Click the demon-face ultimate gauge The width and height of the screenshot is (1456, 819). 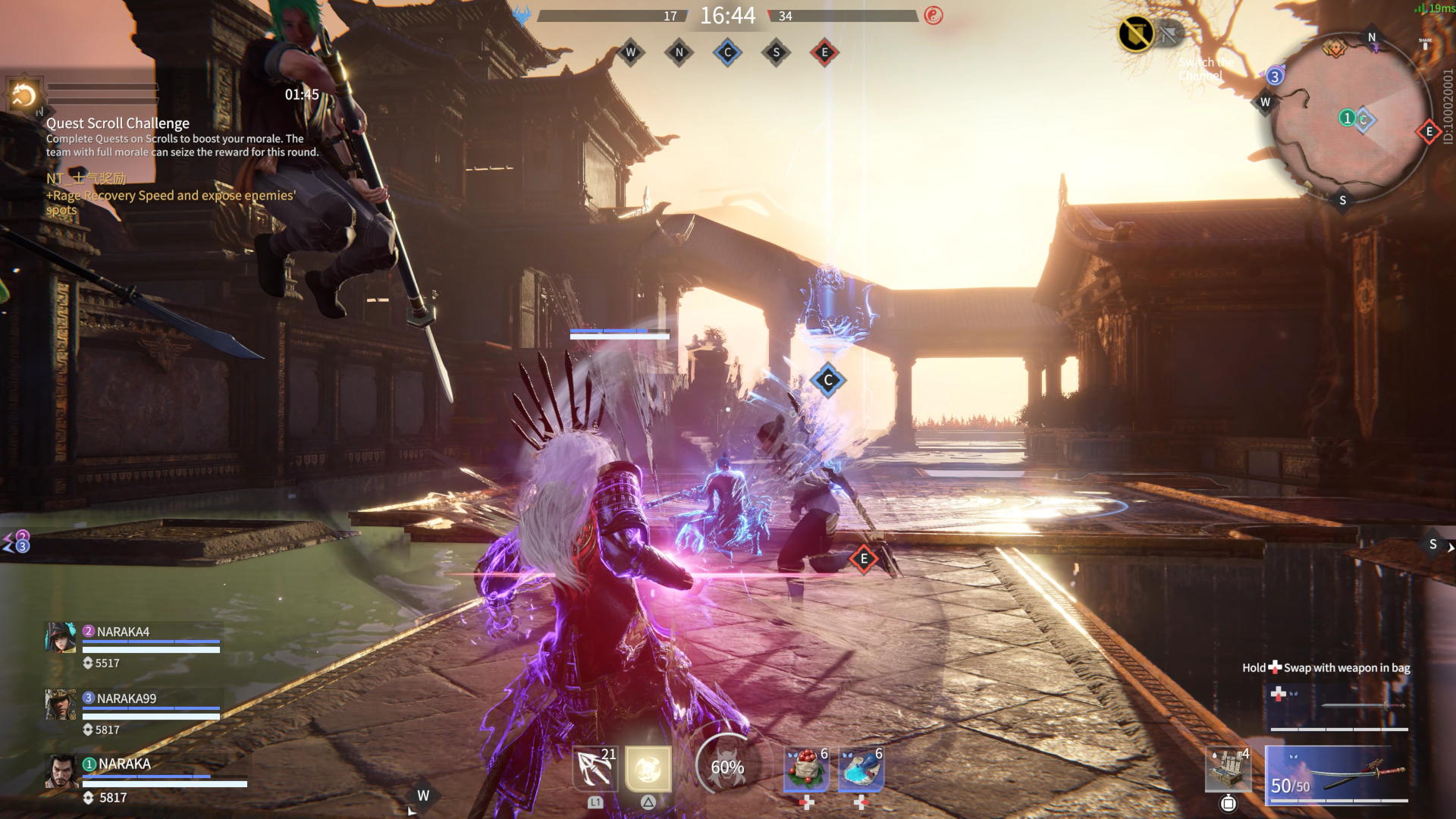tap(726, 767)
